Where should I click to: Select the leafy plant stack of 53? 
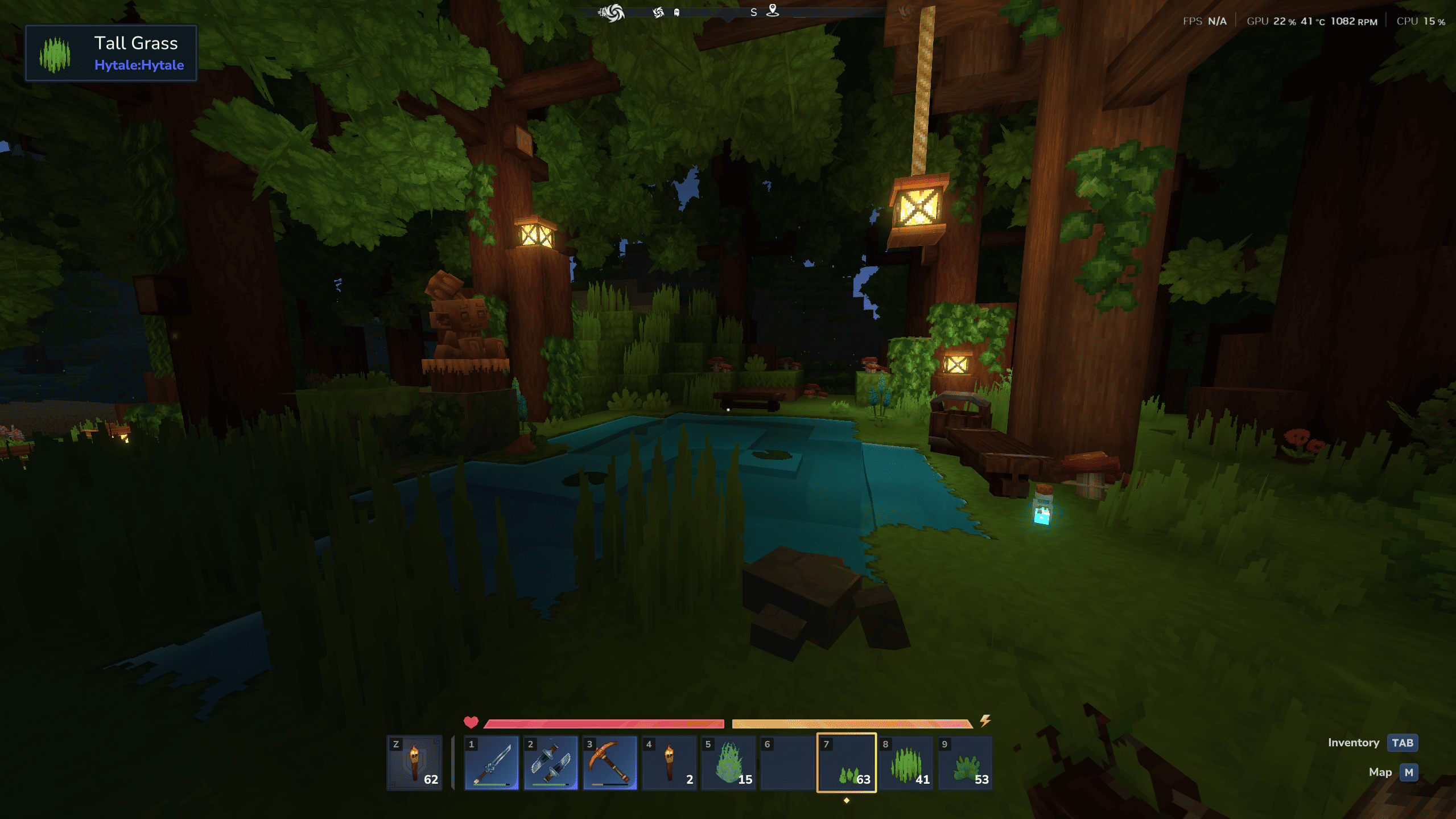(x=965, y=763)
